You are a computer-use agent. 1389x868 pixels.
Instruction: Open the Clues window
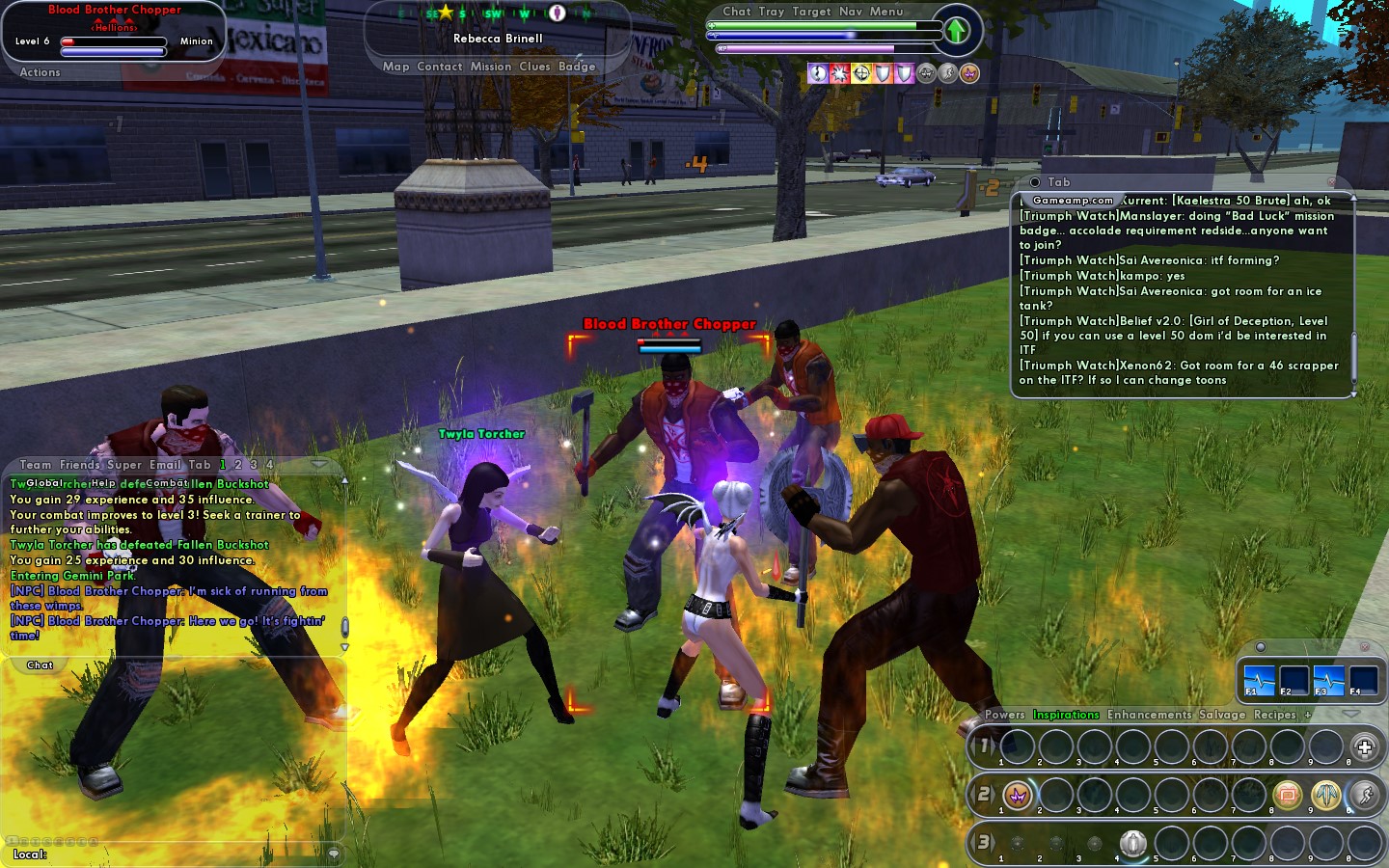pyautogui.click(x=534, y=67)
